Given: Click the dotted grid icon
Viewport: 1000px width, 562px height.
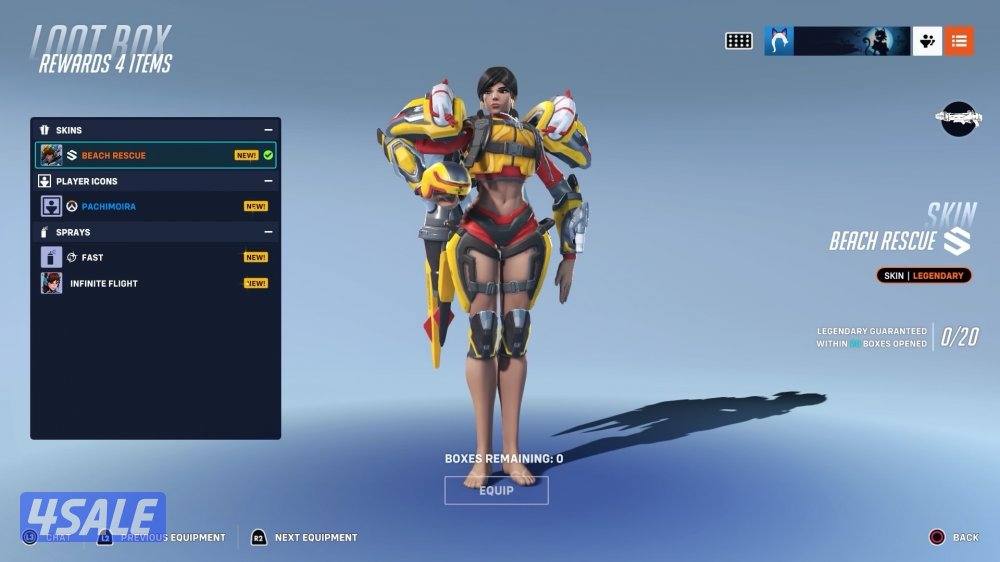Looking at the screenshot, I should (x=739, y=41).
